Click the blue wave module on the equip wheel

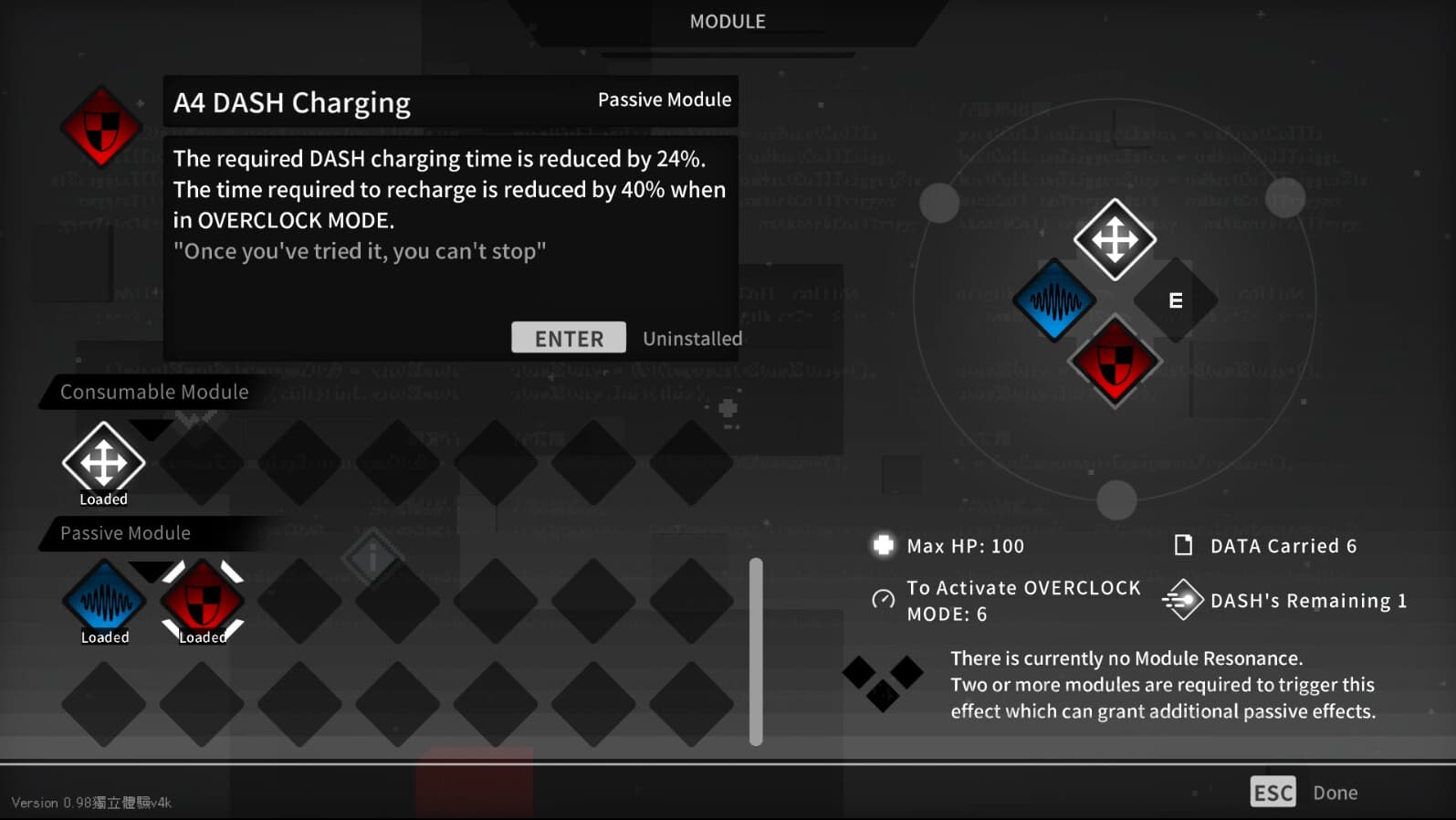click(1054, 300)
